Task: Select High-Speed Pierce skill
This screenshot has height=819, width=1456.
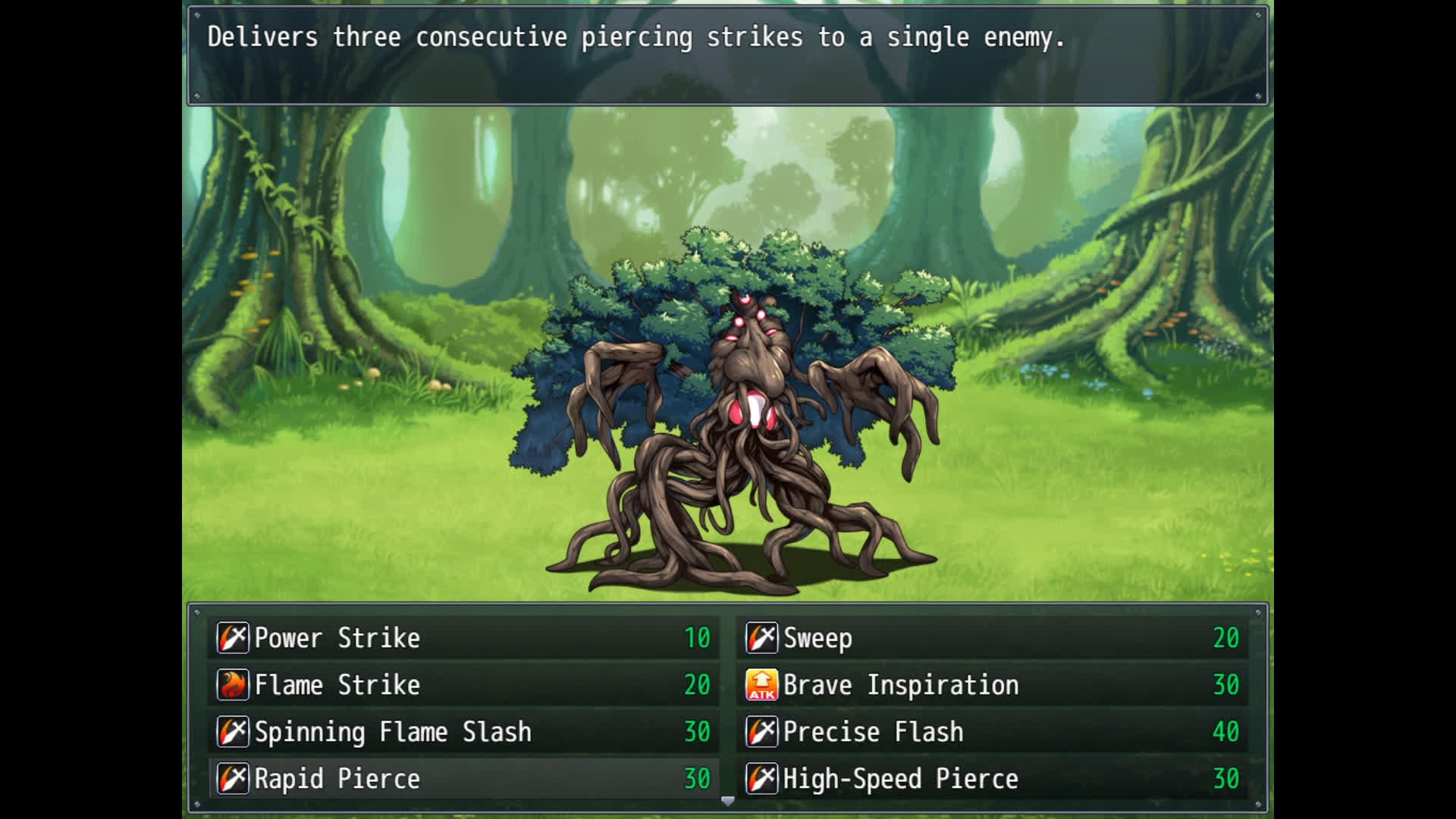Action: tap(992, 779)
